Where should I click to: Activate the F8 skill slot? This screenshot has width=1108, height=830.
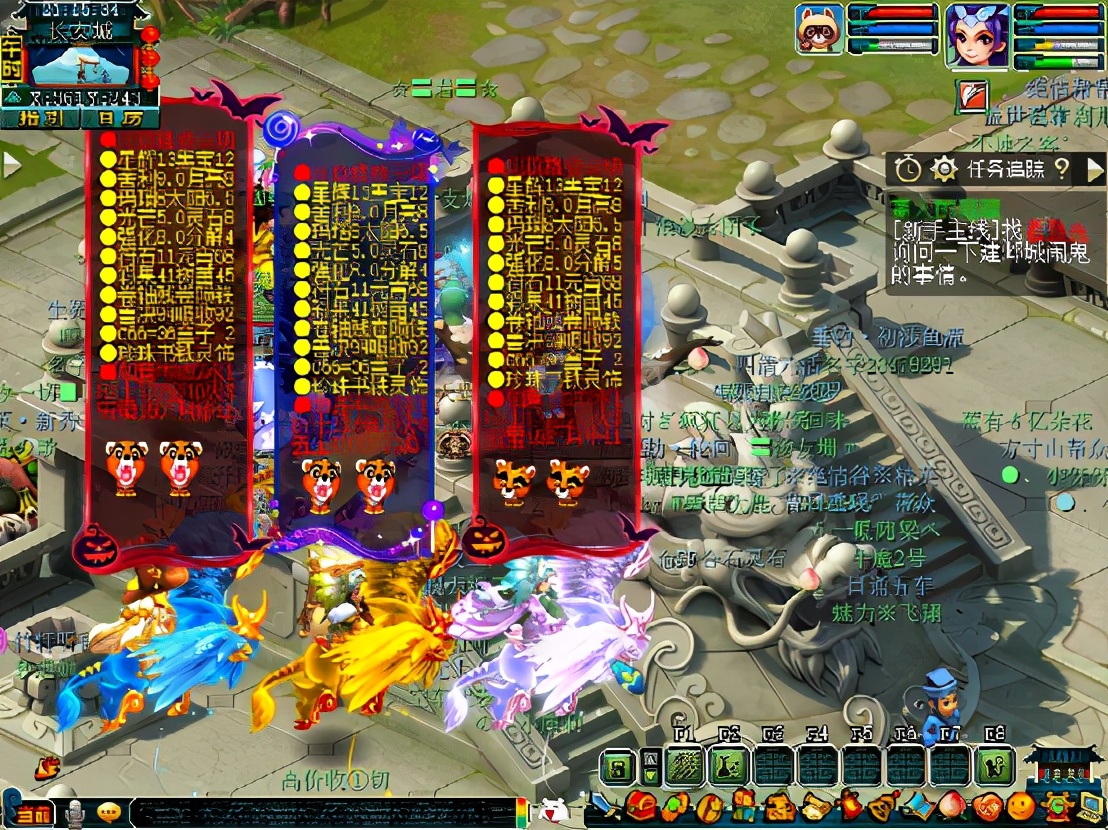tap(994, 768)
